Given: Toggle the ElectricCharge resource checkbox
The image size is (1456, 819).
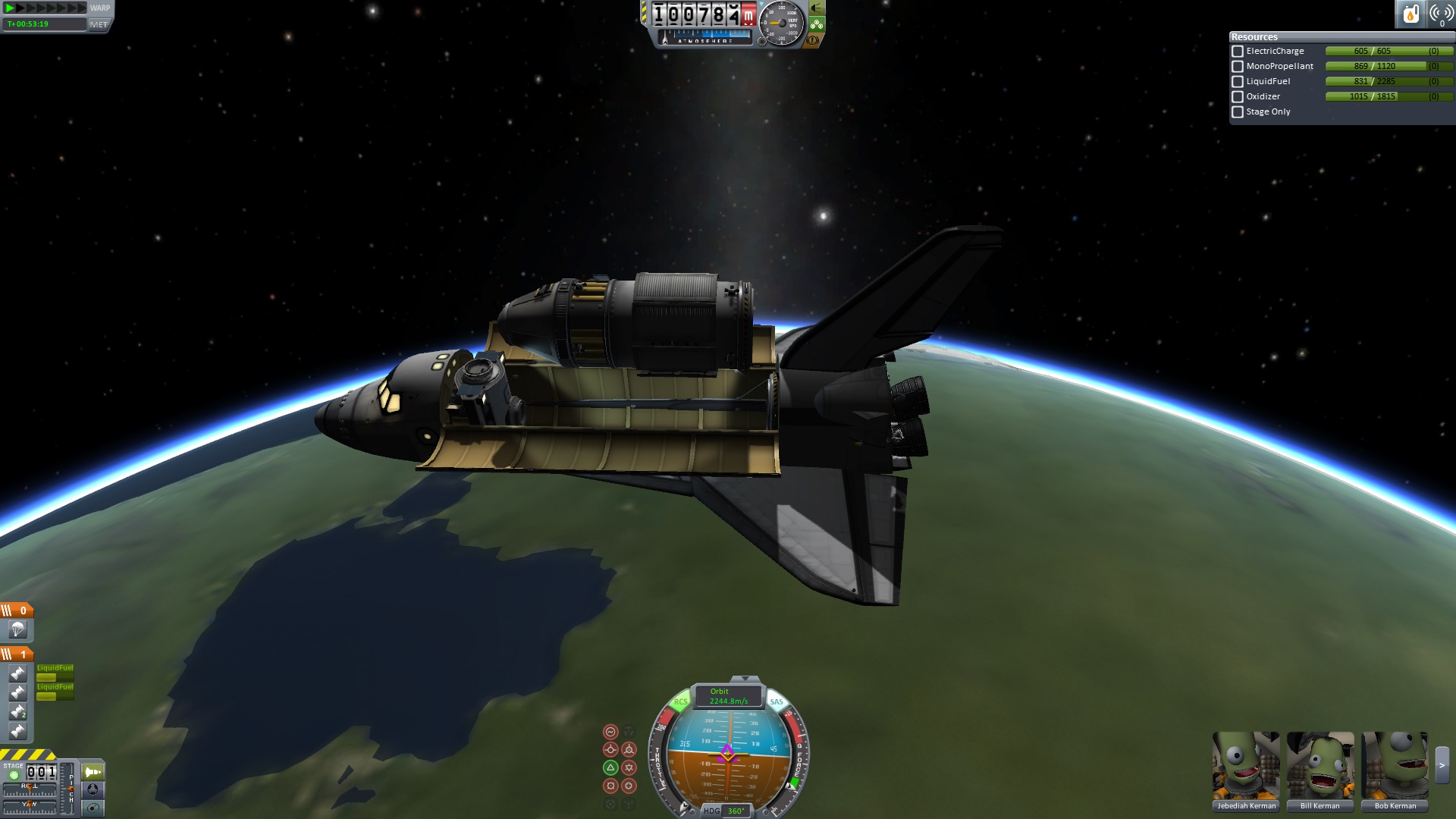Looking at the screenshot, I should [x=1238, y=52].
